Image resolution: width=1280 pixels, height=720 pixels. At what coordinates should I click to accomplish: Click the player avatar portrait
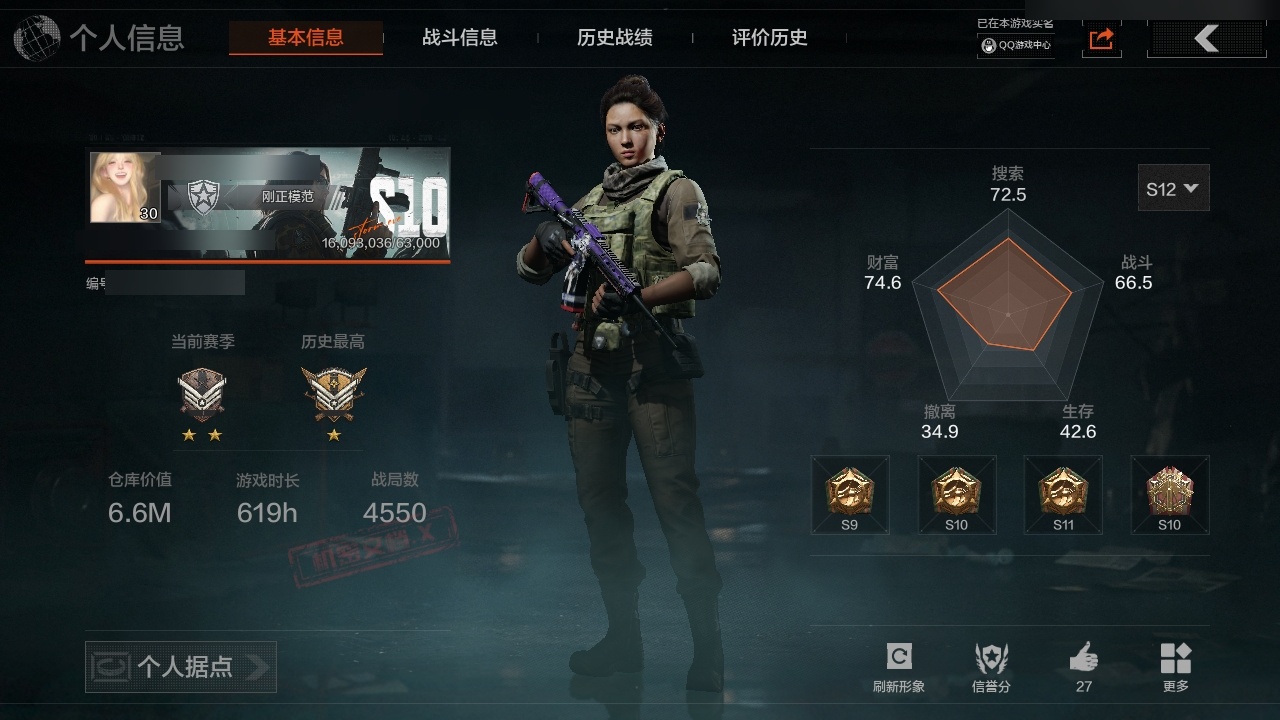coord(125,187)
